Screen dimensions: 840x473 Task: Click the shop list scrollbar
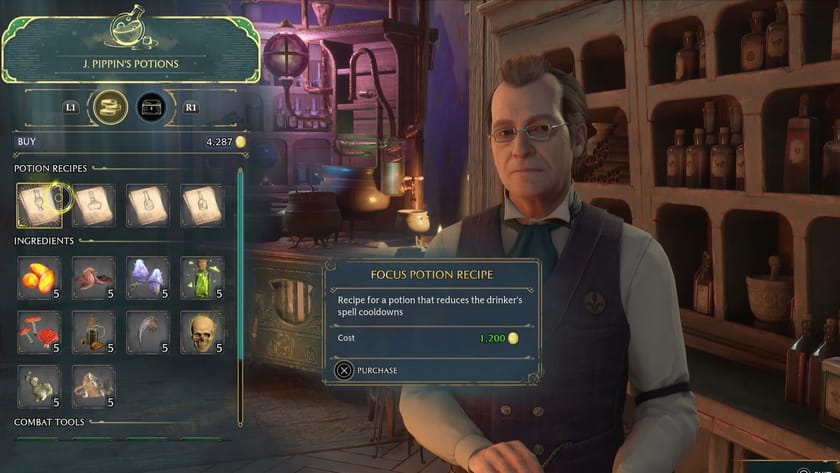point(240,290)
